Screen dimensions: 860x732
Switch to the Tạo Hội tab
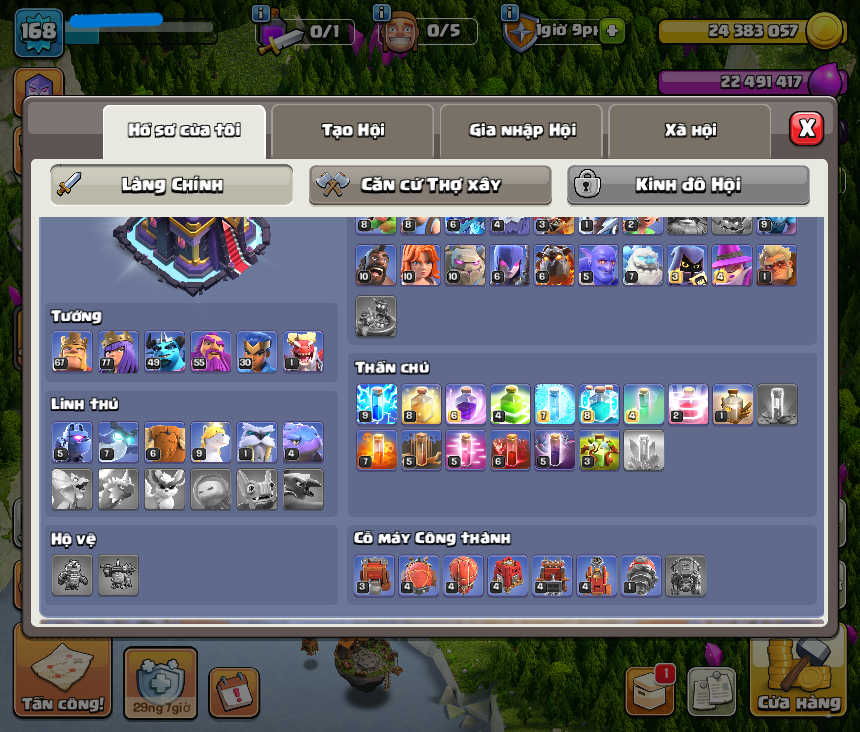(352, 130)
